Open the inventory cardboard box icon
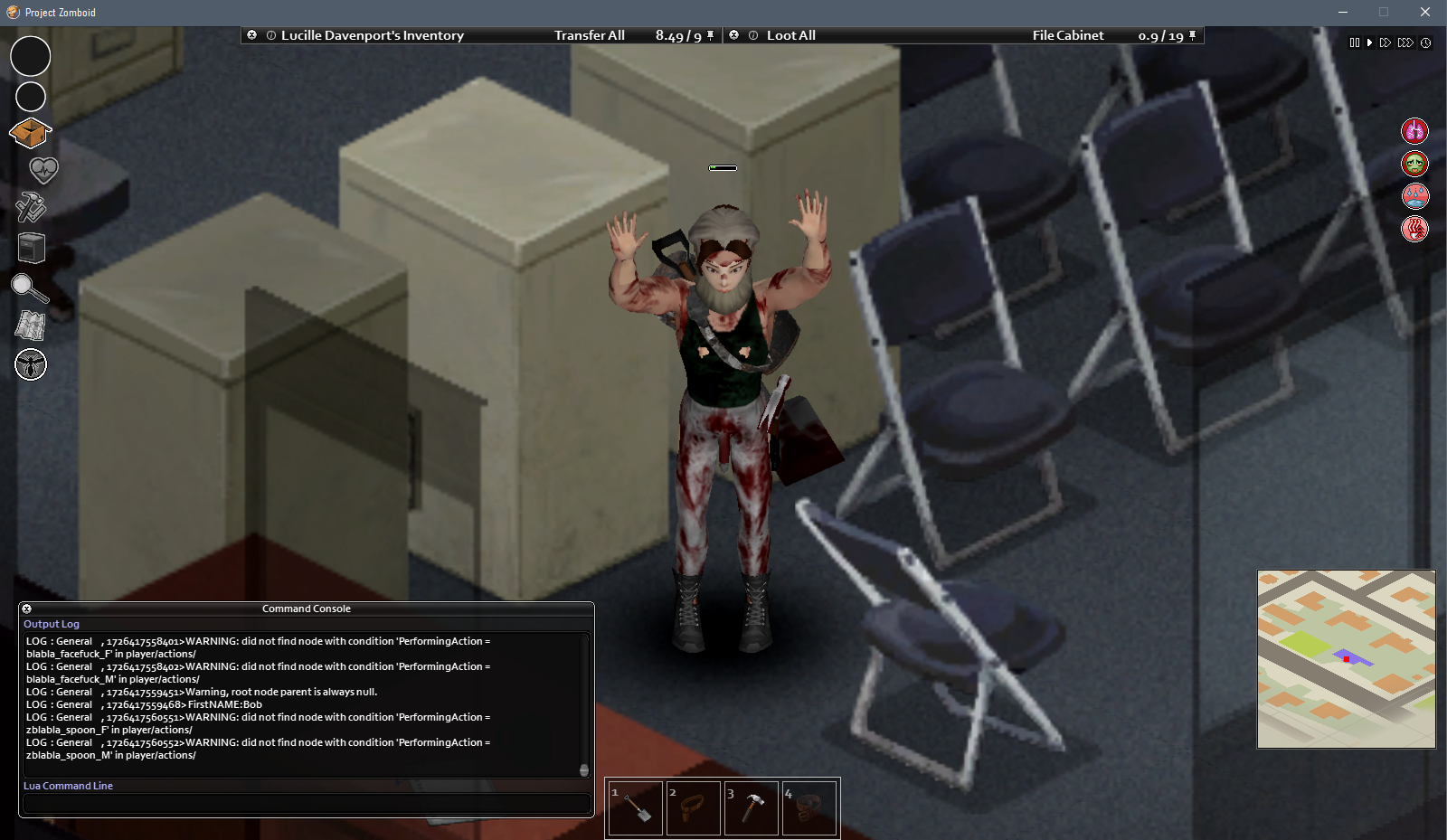The height and width of the screenshot is (840, 1447). click(x=30, y=133)
